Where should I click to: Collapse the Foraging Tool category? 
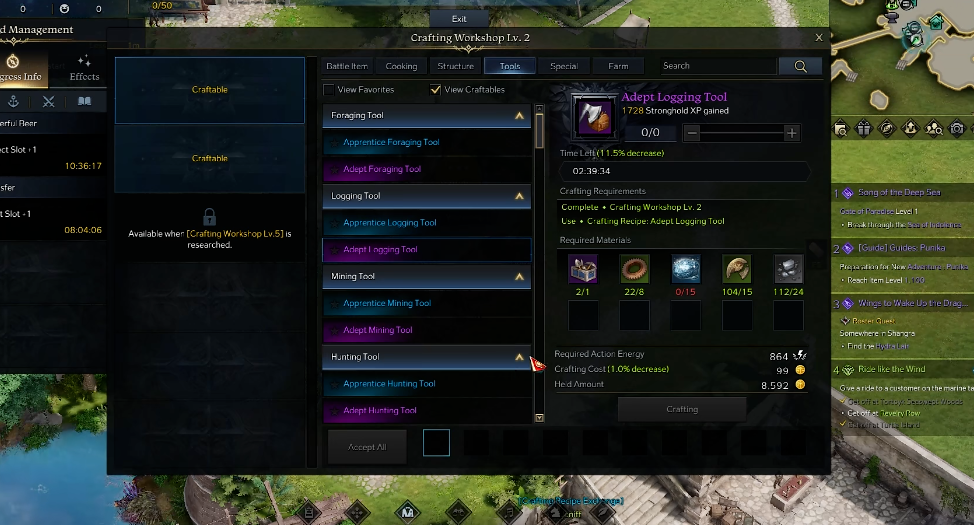[x=519, y=116]
